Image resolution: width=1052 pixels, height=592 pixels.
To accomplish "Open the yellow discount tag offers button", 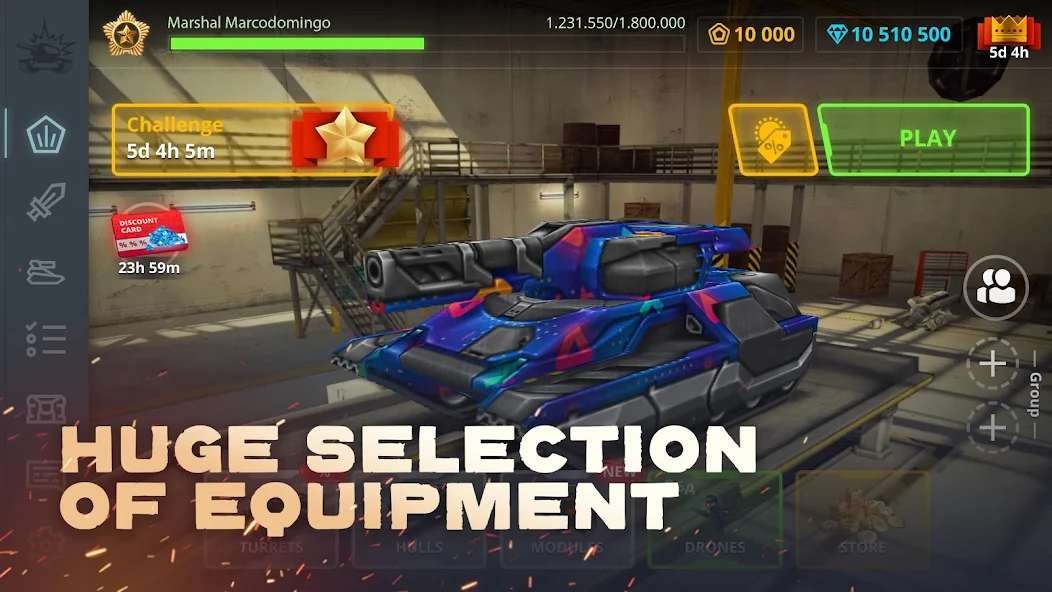I will tap(767, 140).
